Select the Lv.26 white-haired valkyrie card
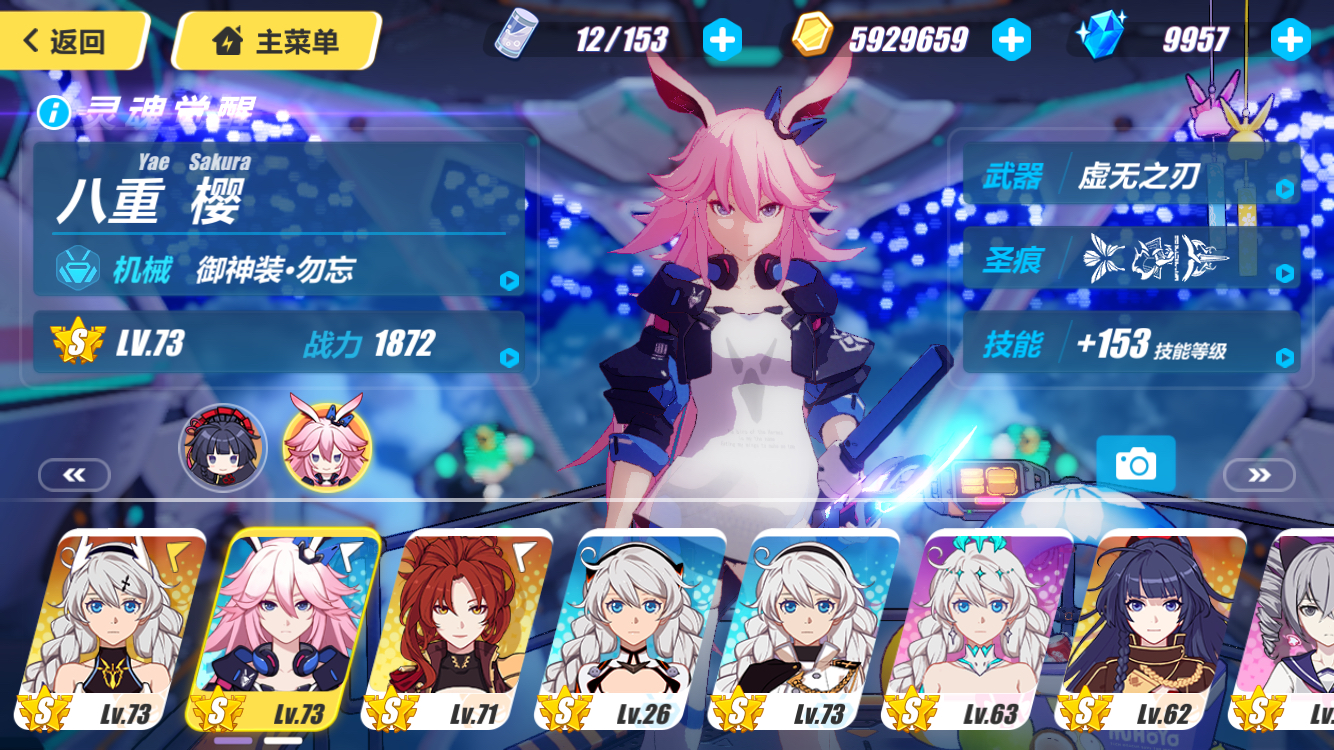Image resolution: width=1334 pixels, height=750 pixels. [648, 630]
